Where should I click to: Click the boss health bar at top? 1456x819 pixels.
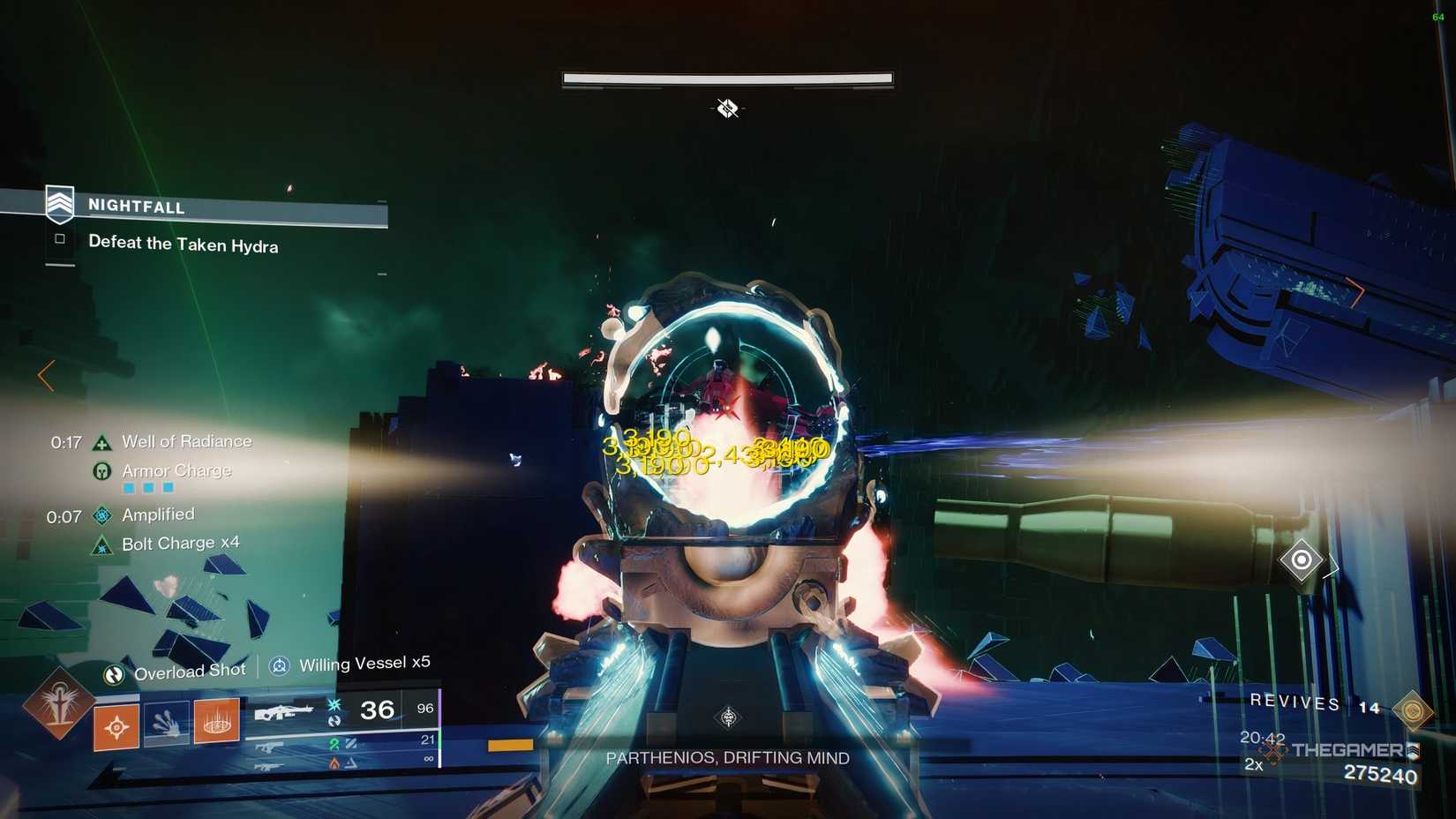click(x=727, y=78)
